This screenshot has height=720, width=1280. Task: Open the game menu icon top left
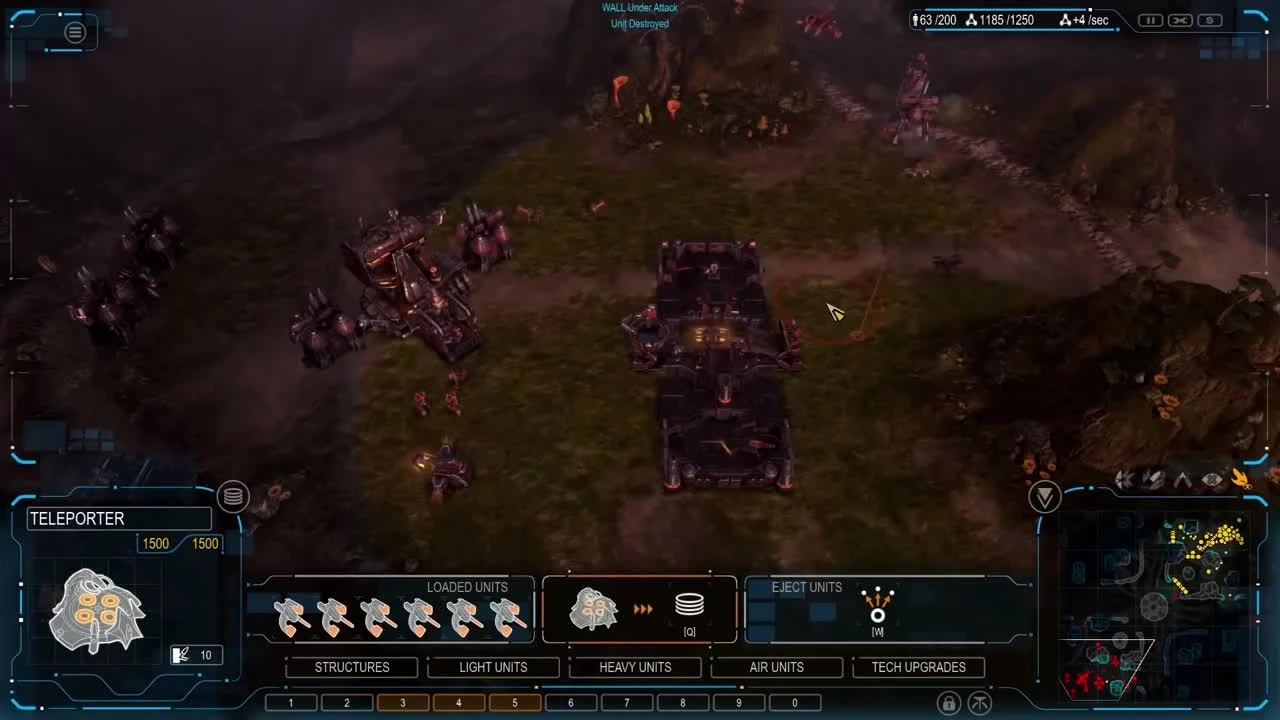tap(74, 32)
